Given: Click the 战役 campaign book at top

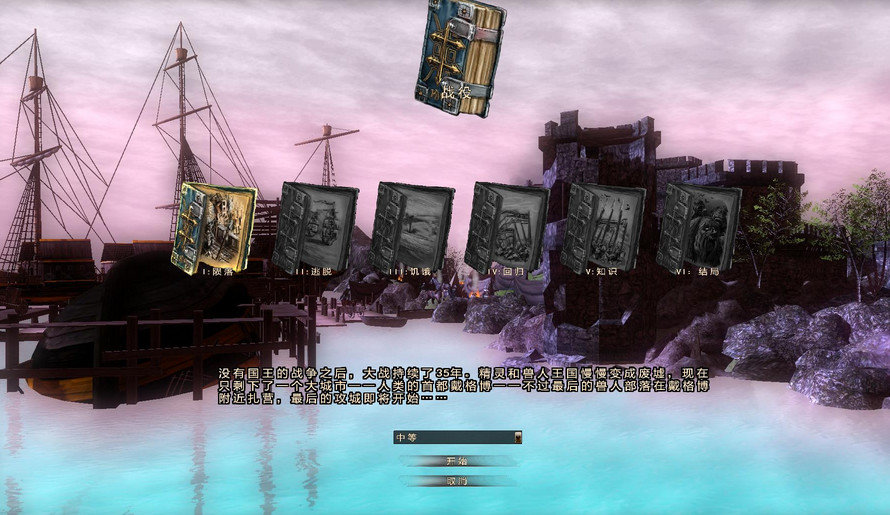Looking at the screenshot, I should click(460, 57).
